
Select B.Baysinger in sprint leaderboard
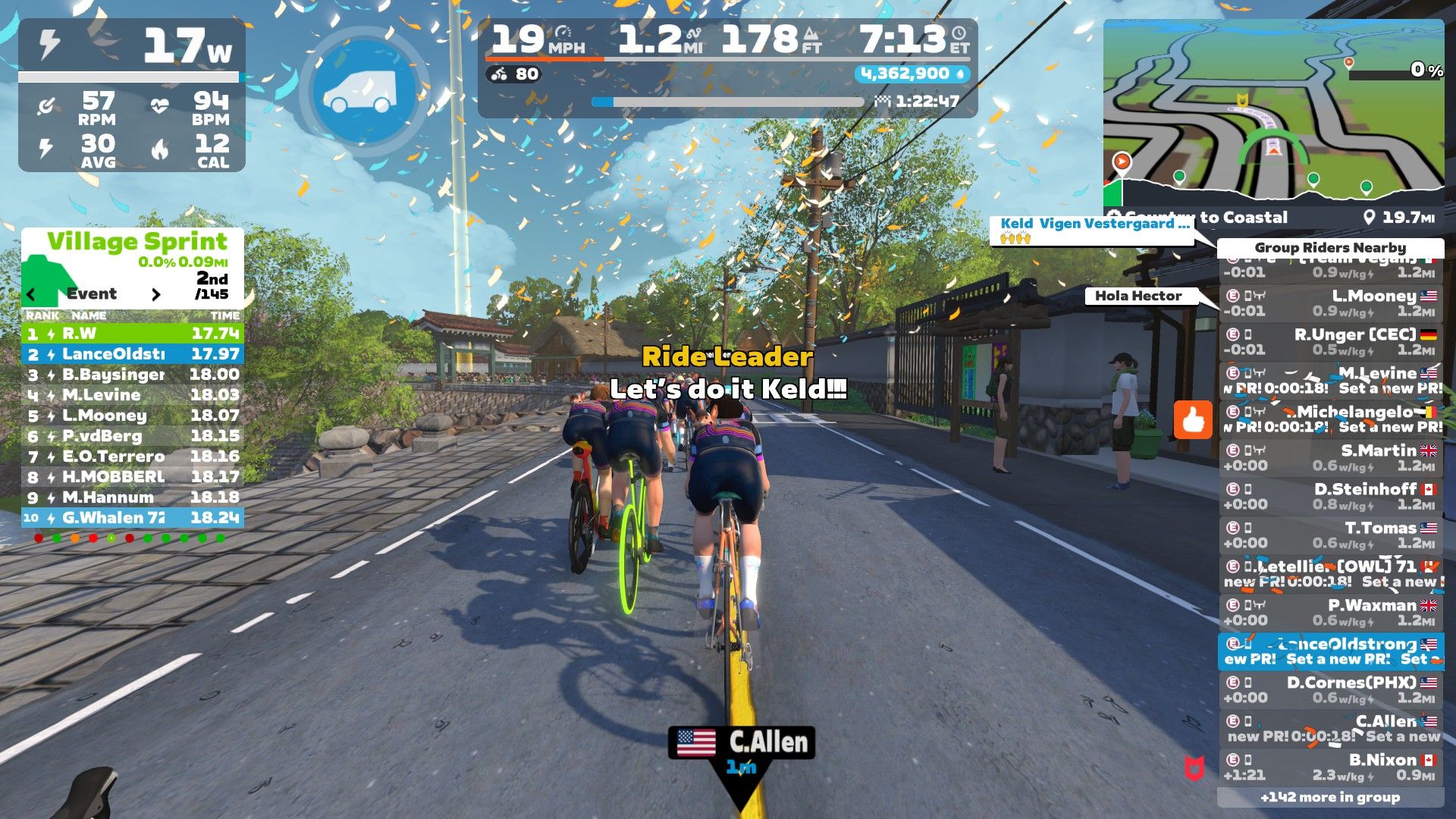[133, 375]
